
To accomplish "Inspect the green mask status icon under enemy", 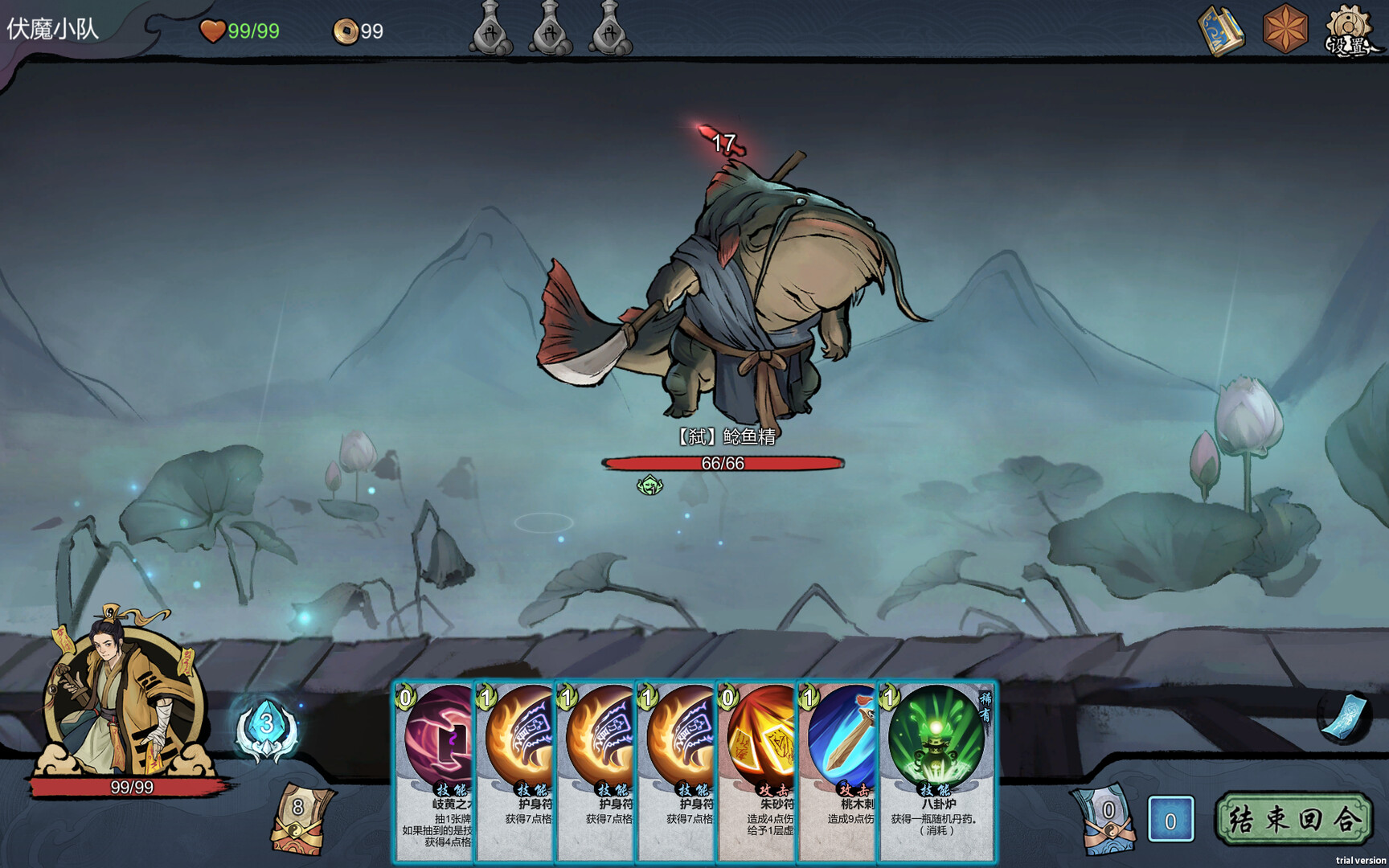I will pyautogui.click(x=649, y=485).
